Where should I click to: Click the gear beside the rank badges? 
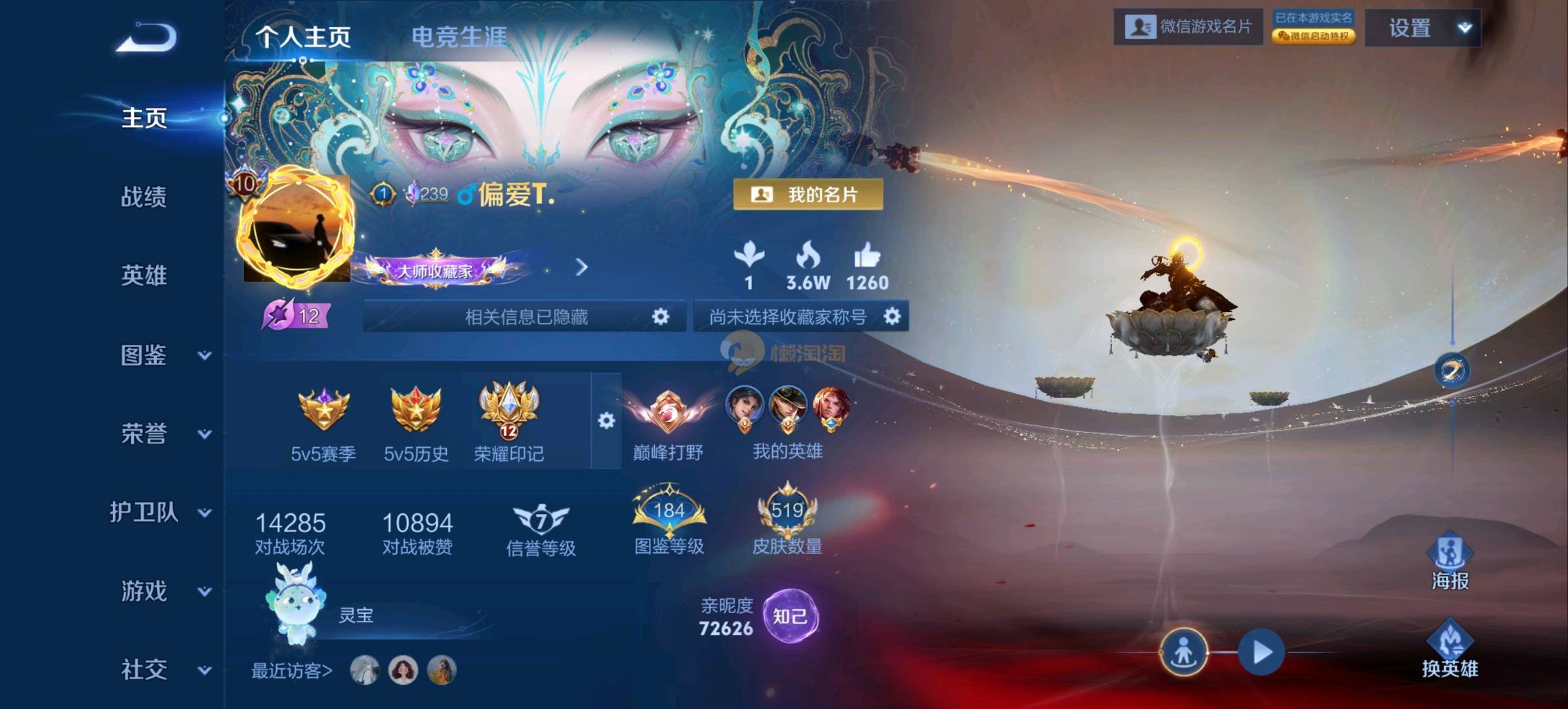click(606, 420)
